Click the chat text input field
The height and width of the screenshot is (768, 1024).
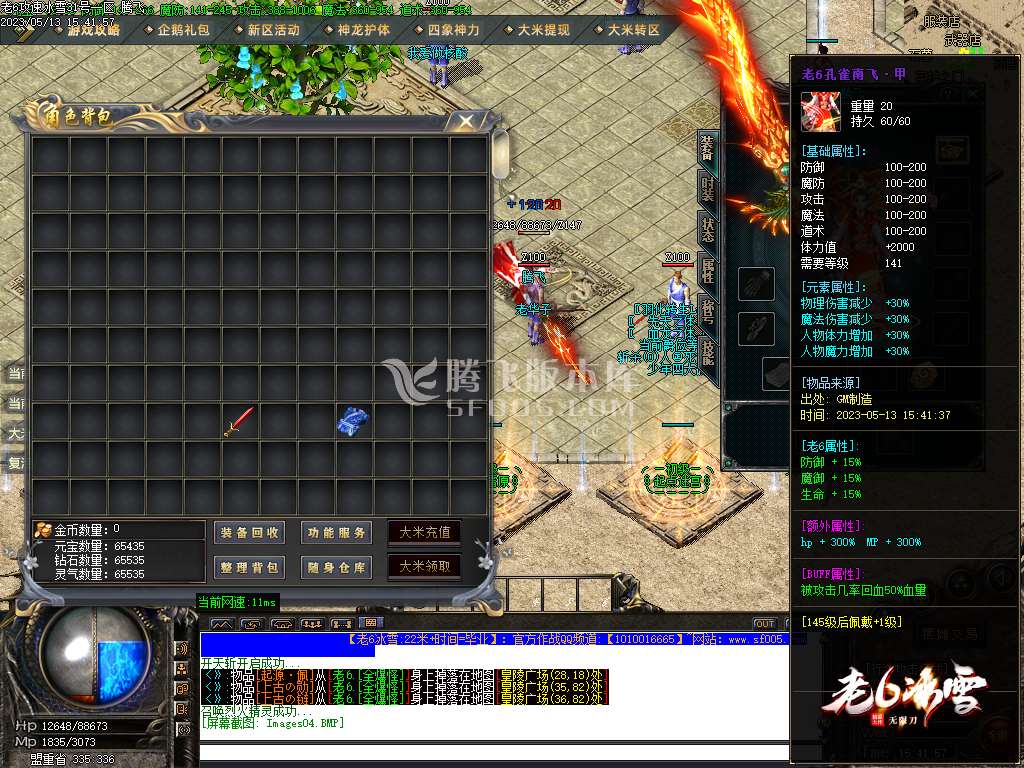coord(490,753)
